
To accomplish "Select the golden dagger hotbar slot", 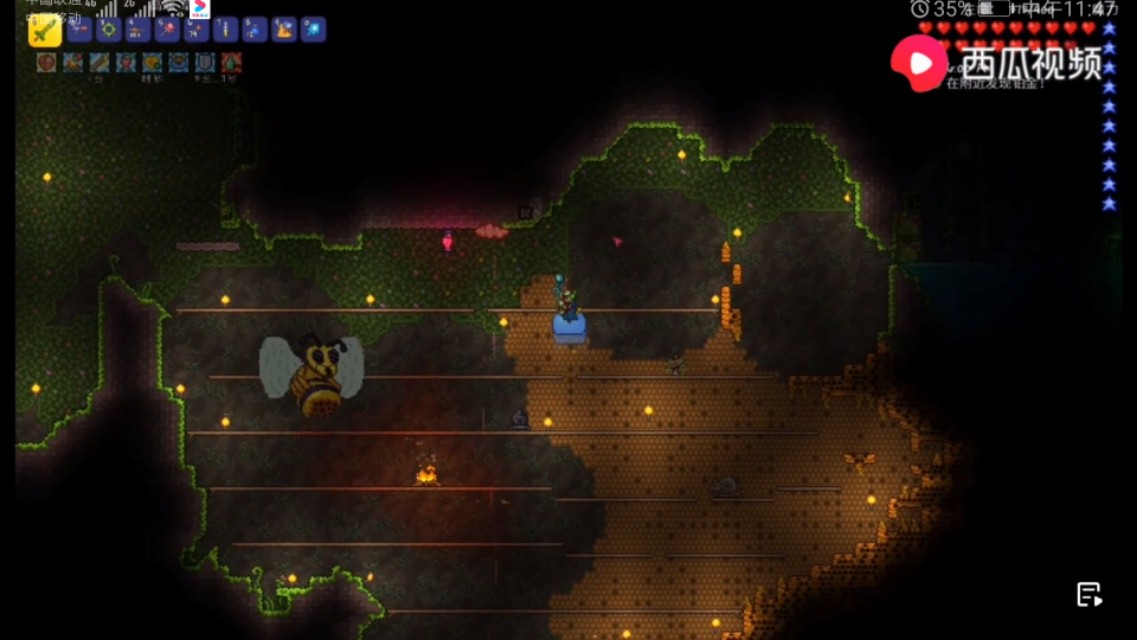I will pos(225,30).
